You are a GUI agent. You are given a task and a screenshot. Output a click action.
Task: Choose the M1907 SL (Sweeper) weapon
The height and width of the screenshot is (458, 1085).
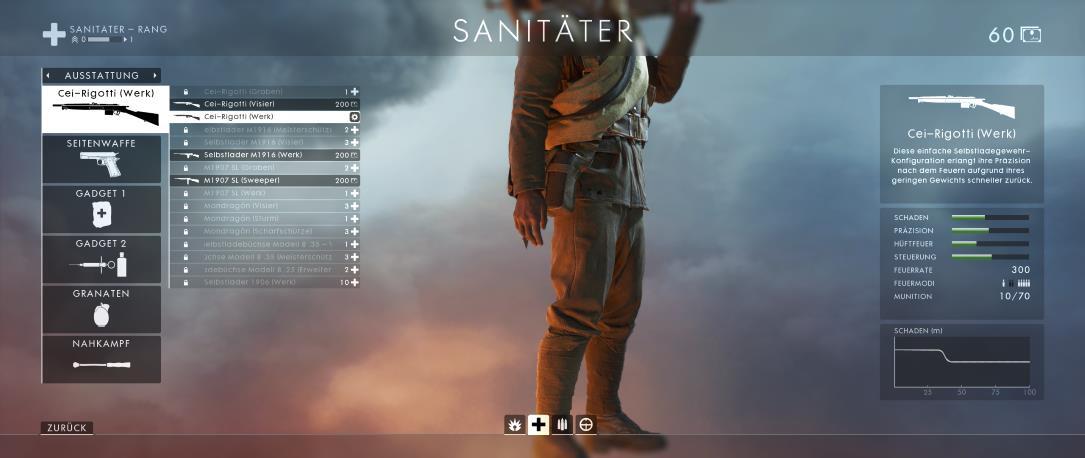pyautogui.click(x=265, y=180)
